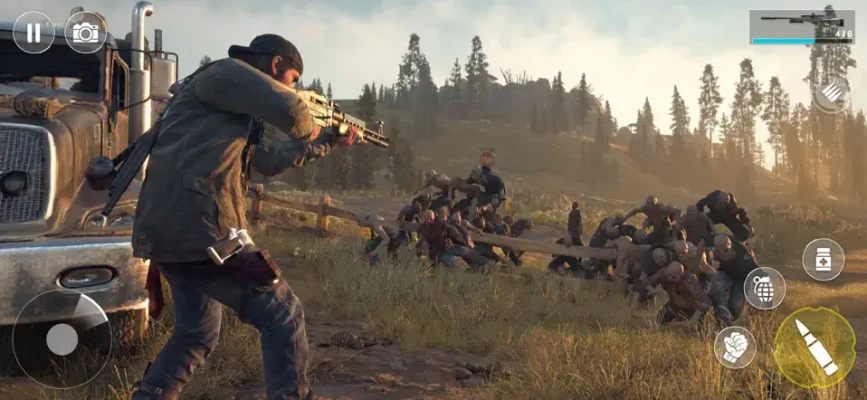Use the medkit bottle item

click(x=823, y=259)
